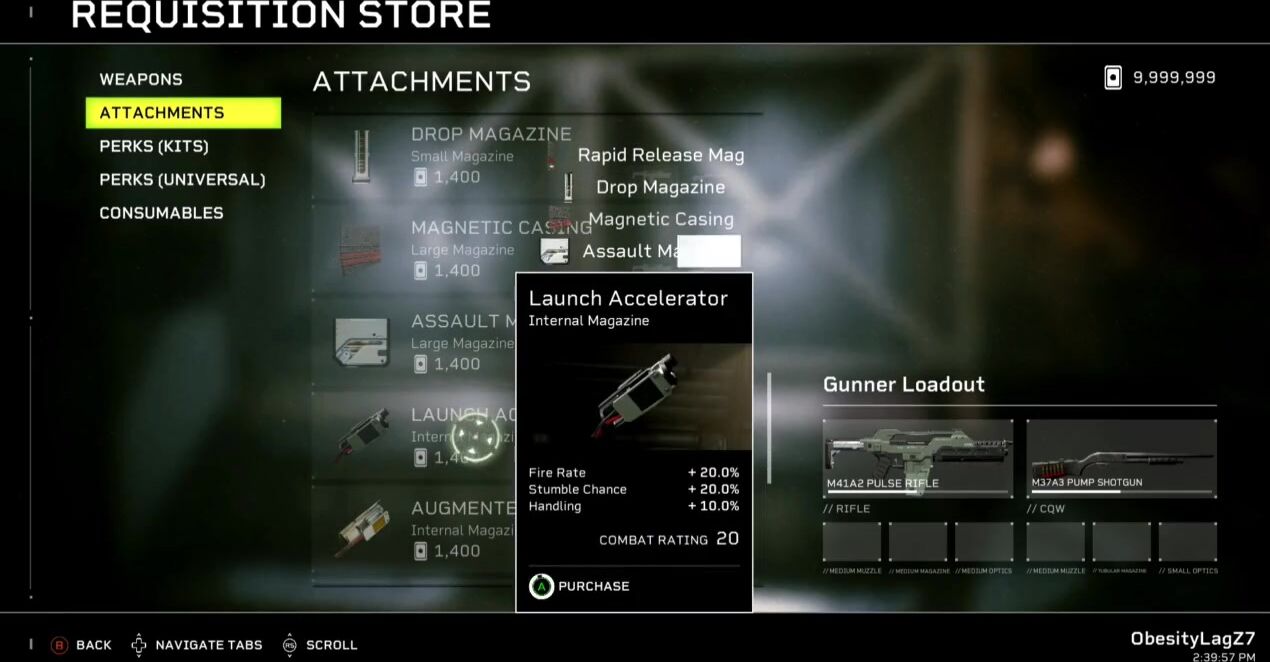
Task: Open the Perks (Universal) category
Action: (182, 180)
